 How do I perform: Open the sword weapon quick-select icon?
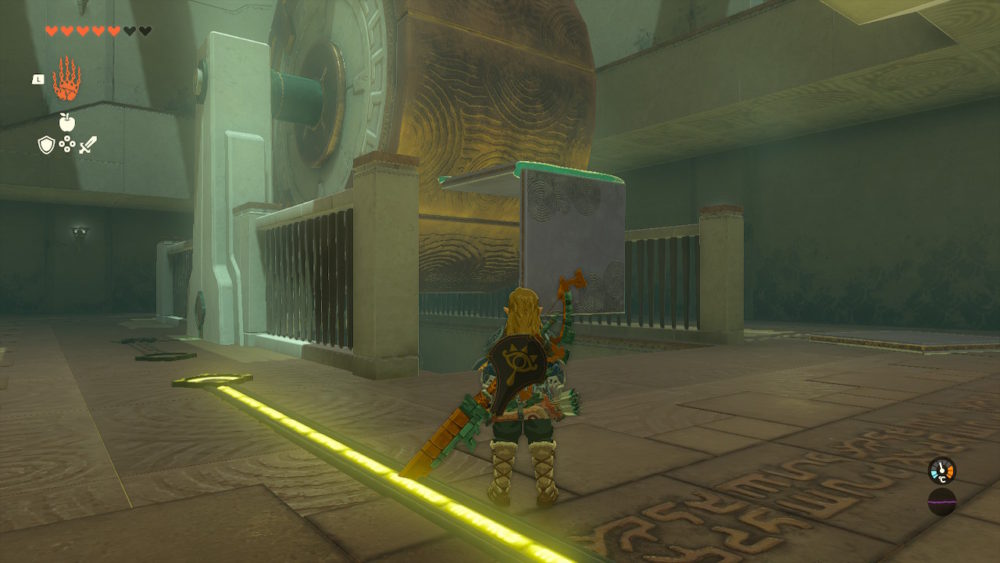click(x=88, y=145)
